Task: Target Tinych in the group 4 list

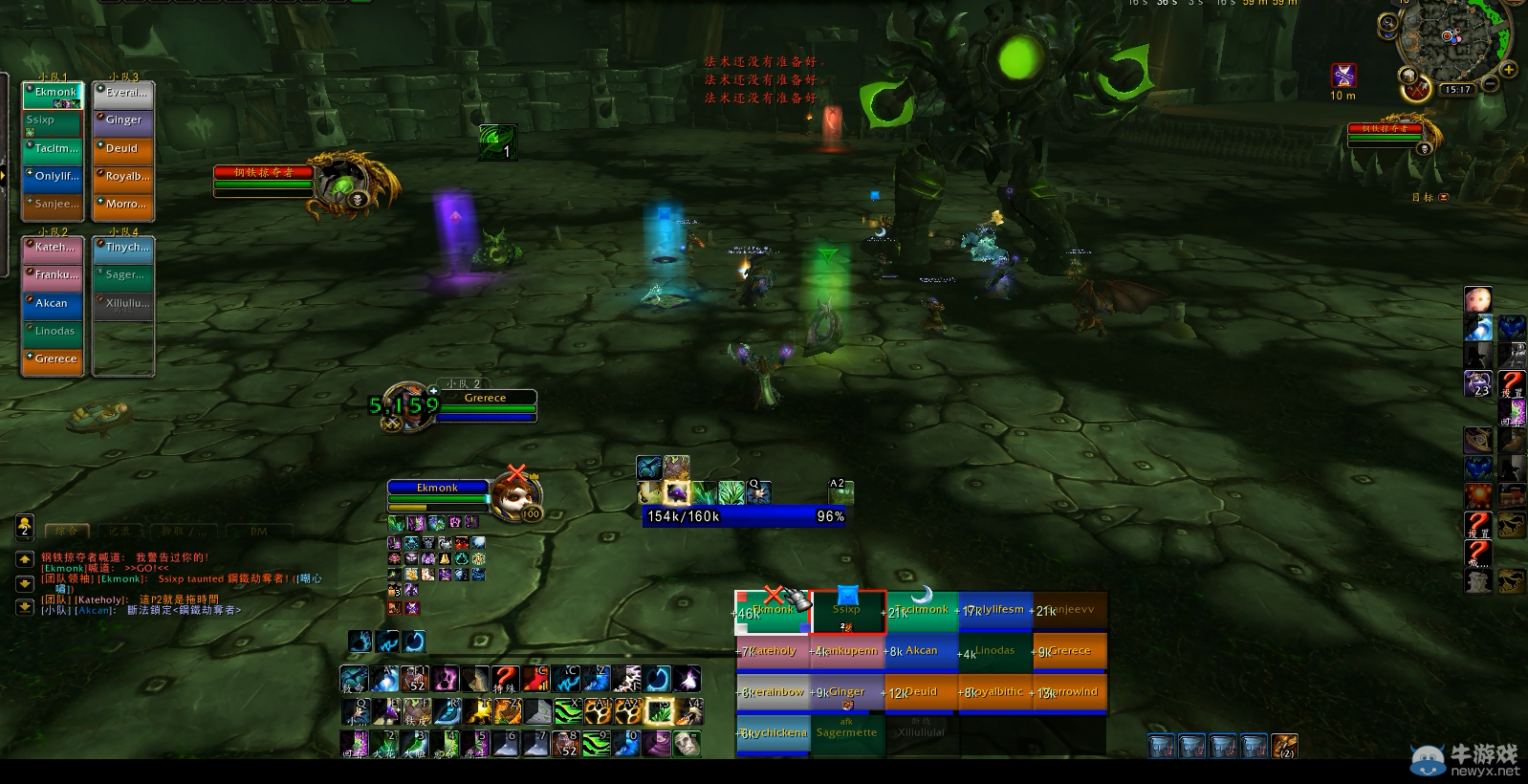Action: tap(123, 248)
